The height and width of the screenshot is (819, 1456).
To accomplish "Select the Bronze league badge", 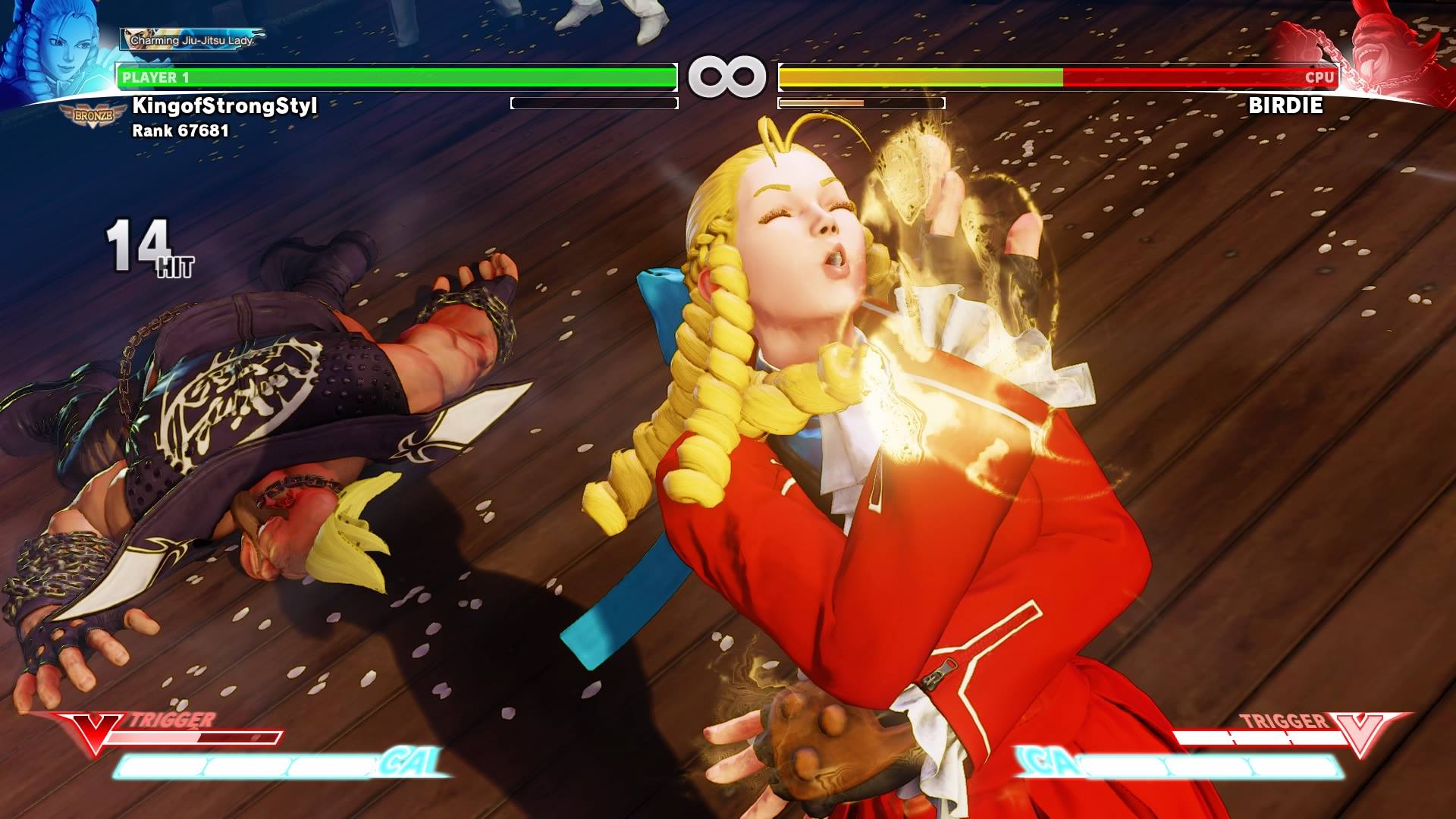I will click(x=89, y=116).
